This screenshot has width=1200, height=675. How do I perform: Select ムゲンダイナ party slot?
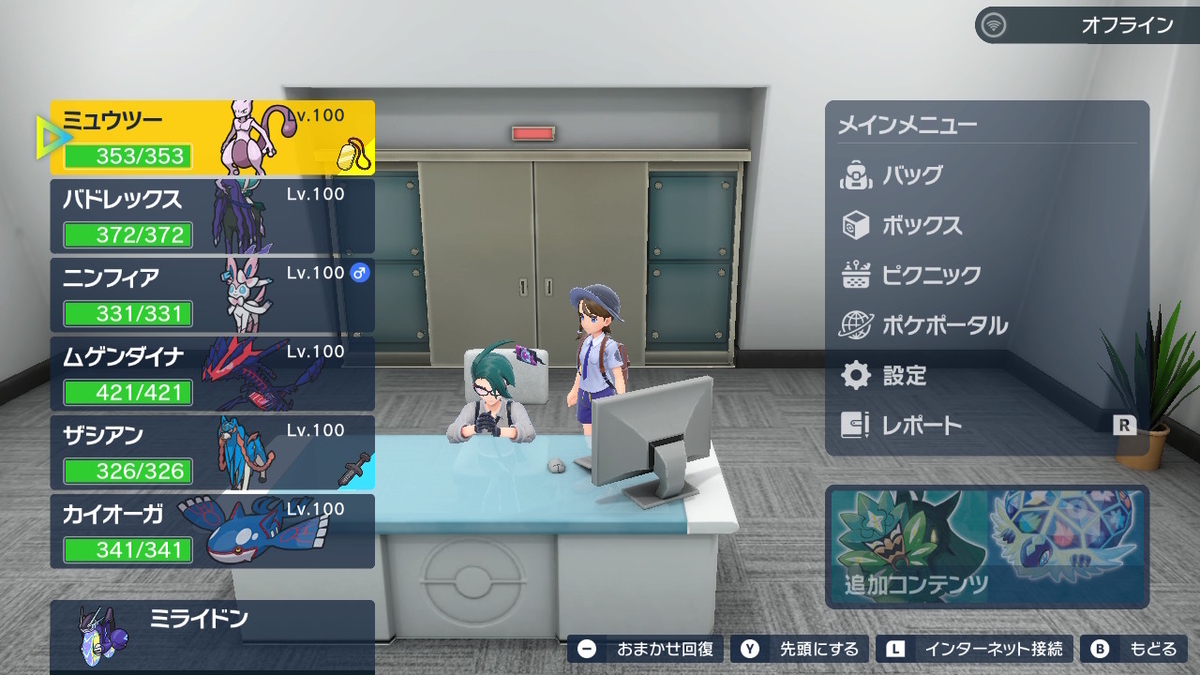(x=212, y=374)
